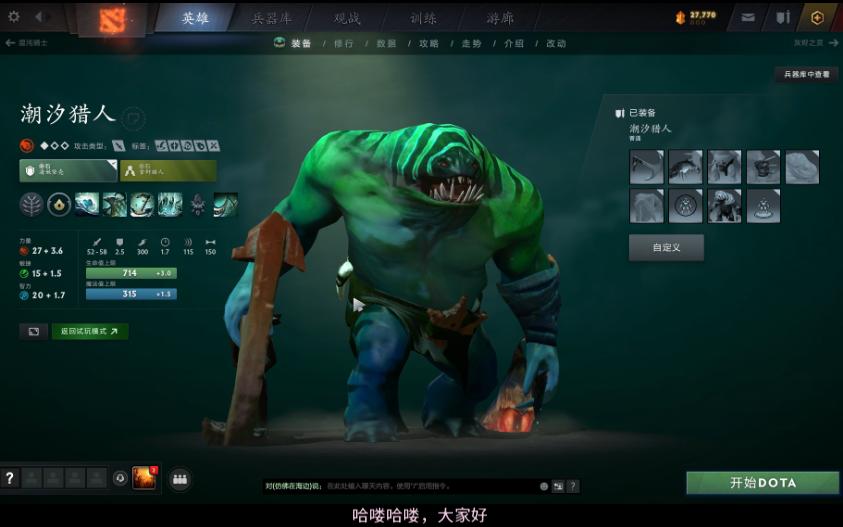This screenshot has height=527, width=843.
Task: Click the Dota 2 logo home button
Action: (106, 19)
